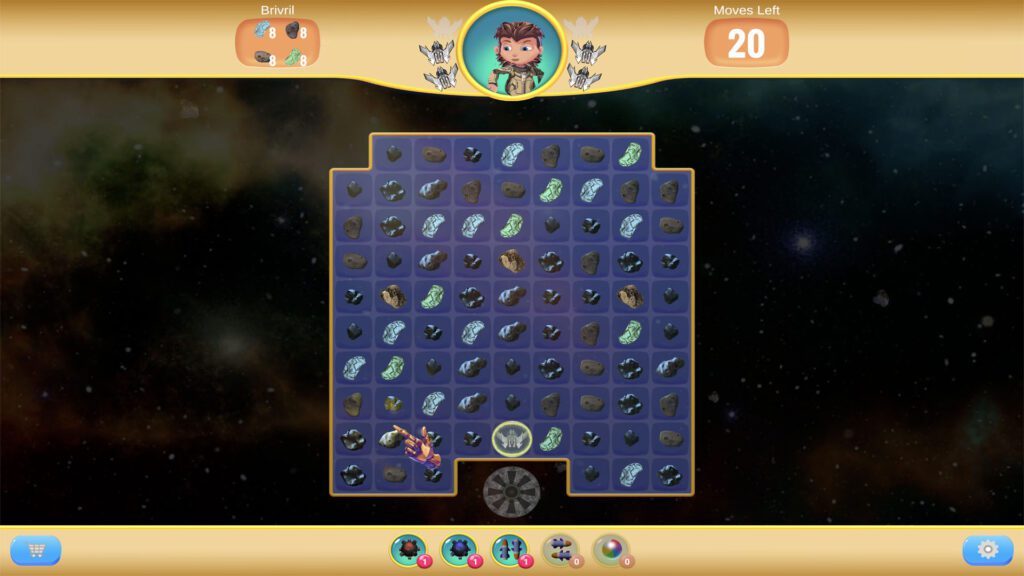Select the circled spaceship tile on the board
The width and height of the screenshot is (1024, 576).
pyautogui.click(x=512, y=438)
